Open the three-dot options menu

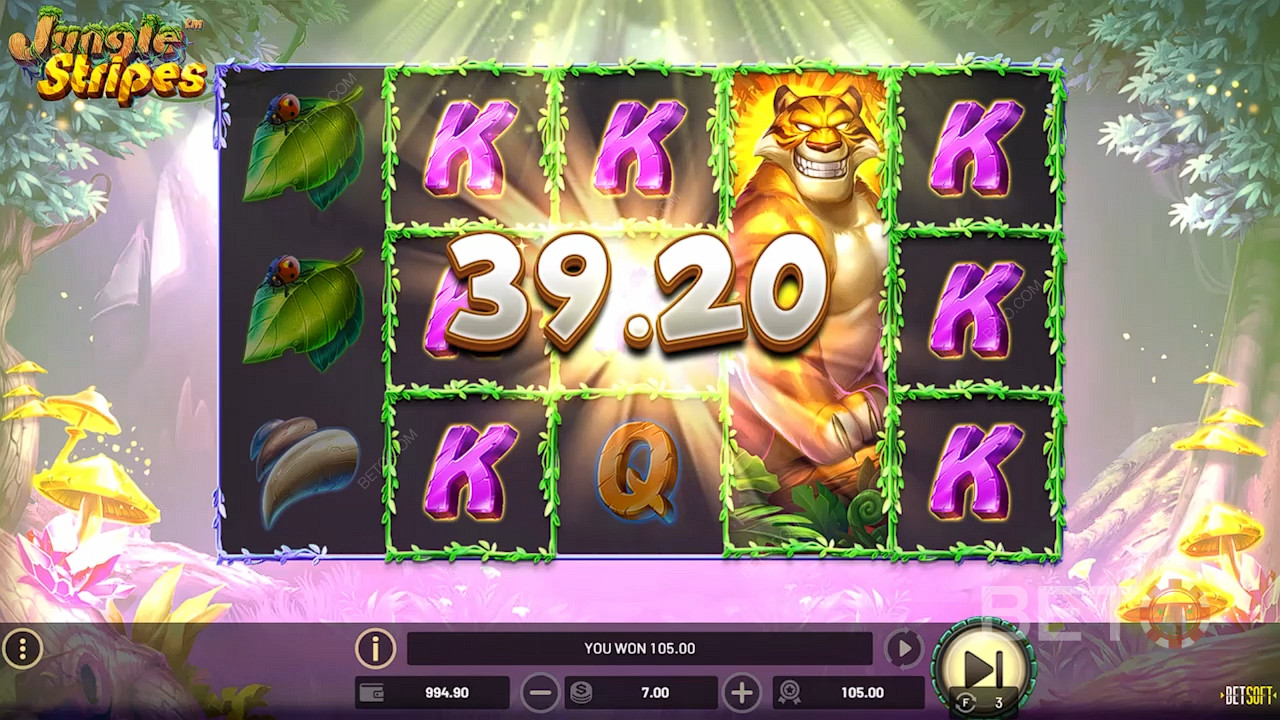22,650
